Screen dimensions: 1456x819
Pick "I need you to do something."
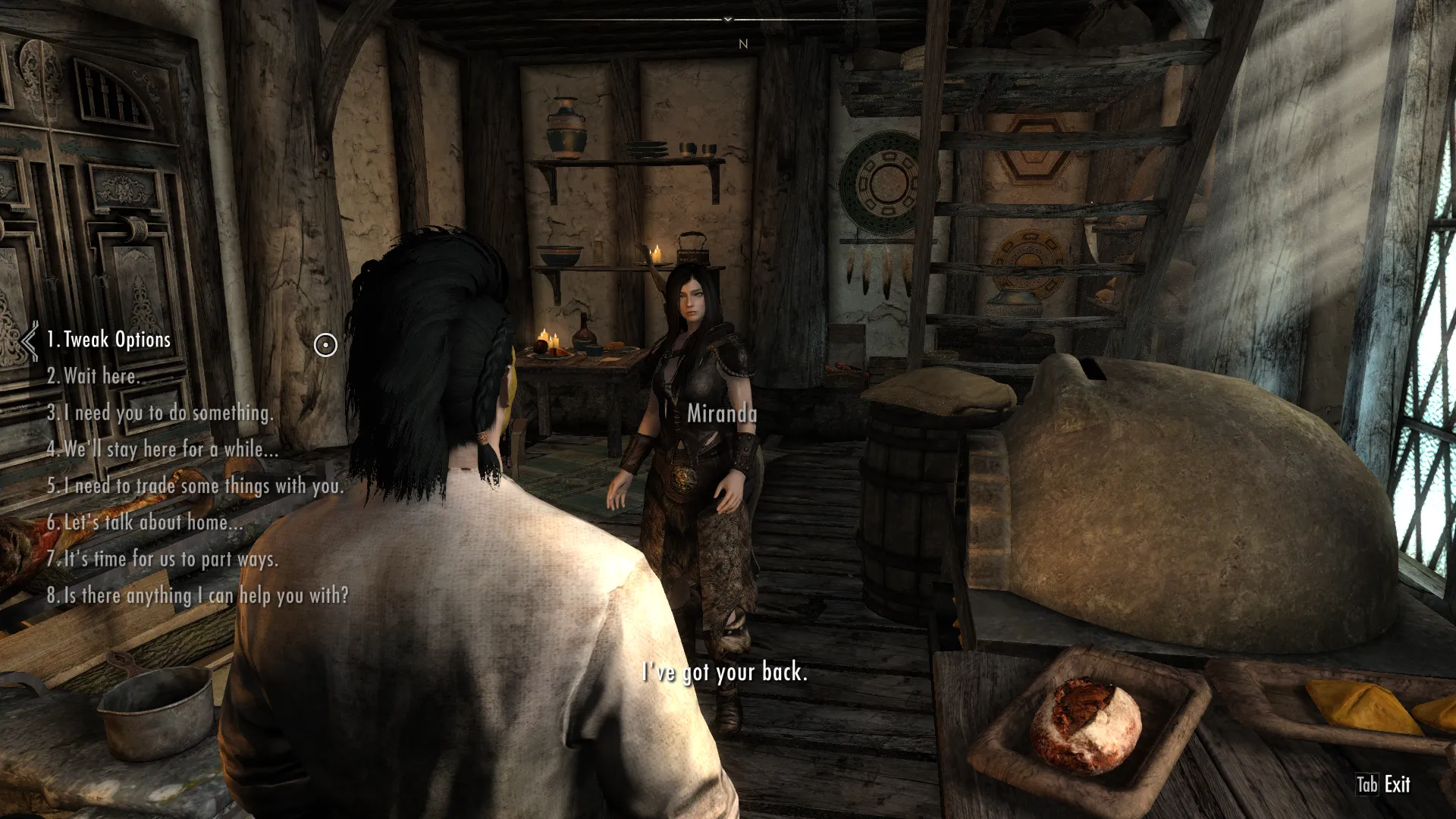click(x=160, y=413)
